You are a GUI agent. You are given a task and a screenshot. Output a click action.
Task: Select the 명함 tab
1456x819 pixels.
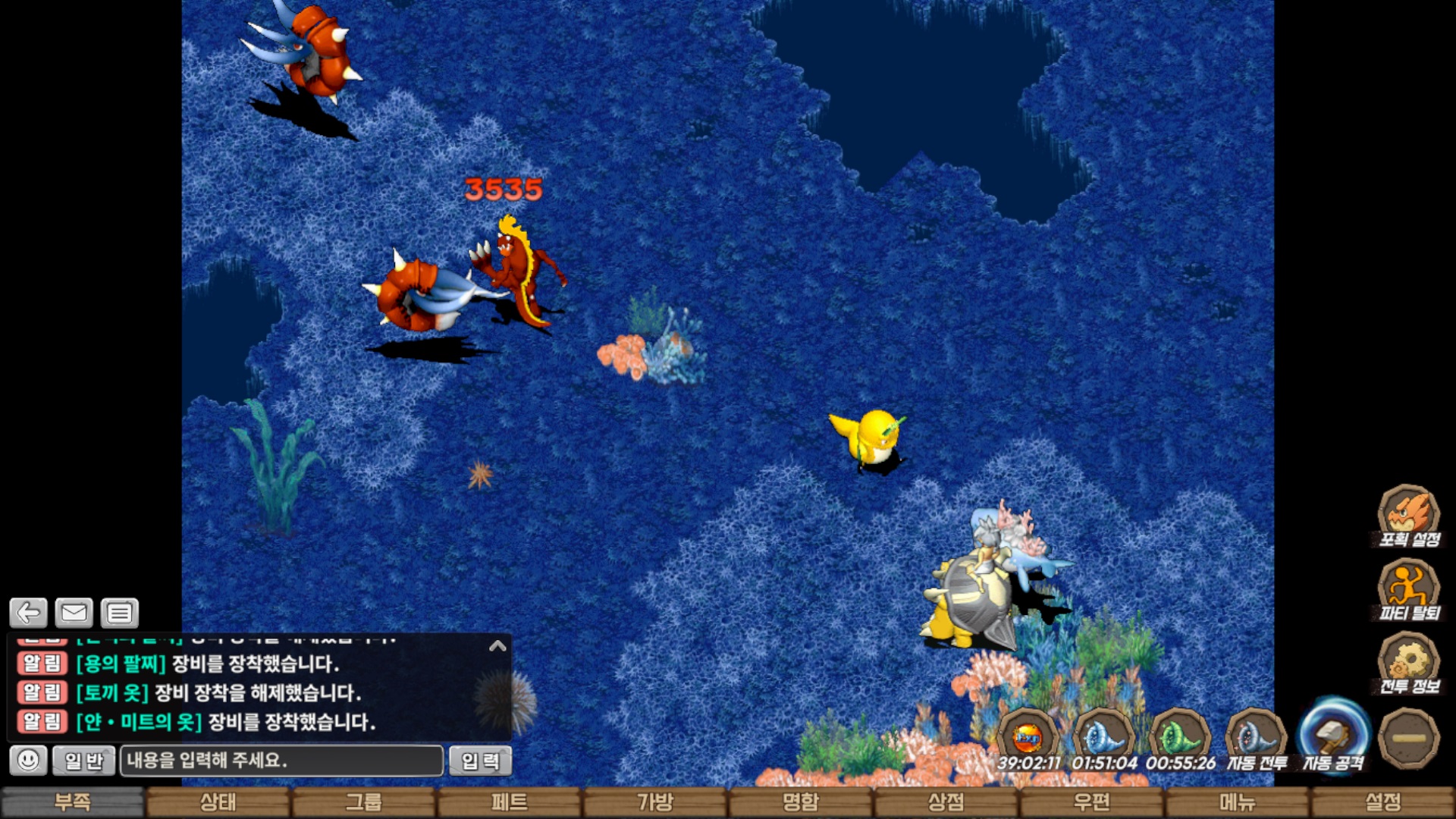coord(801,802)
